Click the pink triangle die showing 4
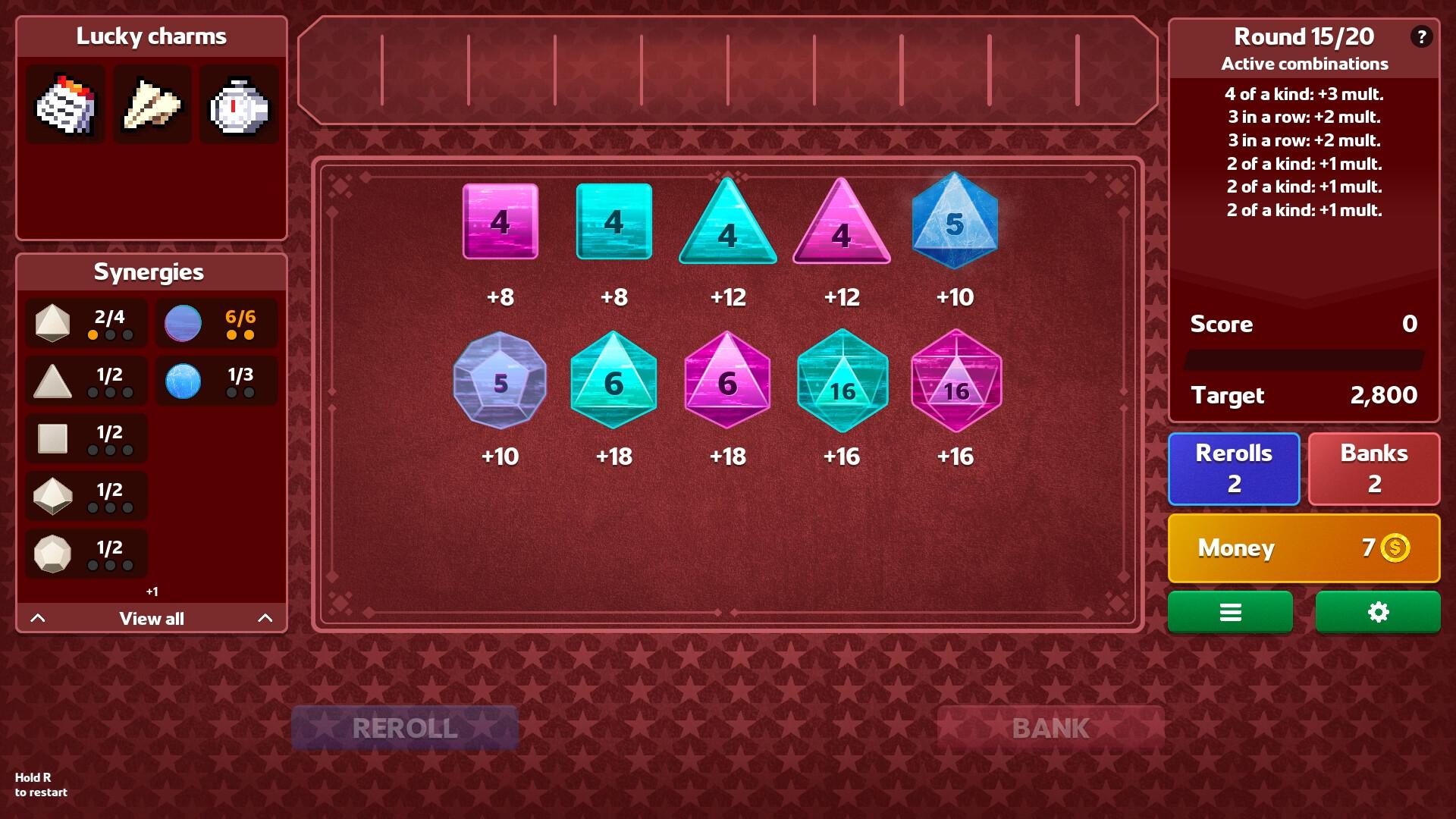This screenshot has height=819, width=1456. (x=840, y=227)
